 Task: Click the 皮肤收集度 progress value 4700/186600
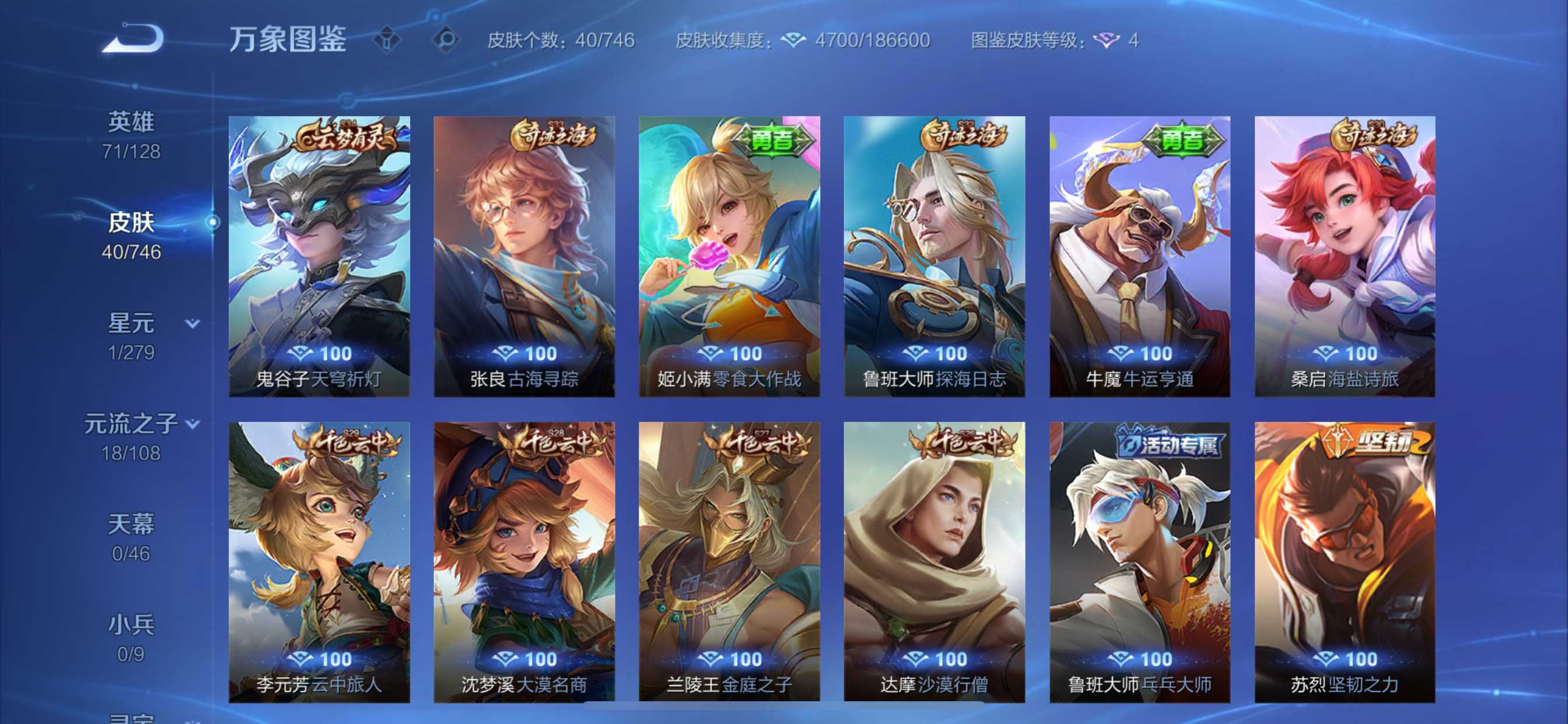pyautogui.click(x=870, y=41)
